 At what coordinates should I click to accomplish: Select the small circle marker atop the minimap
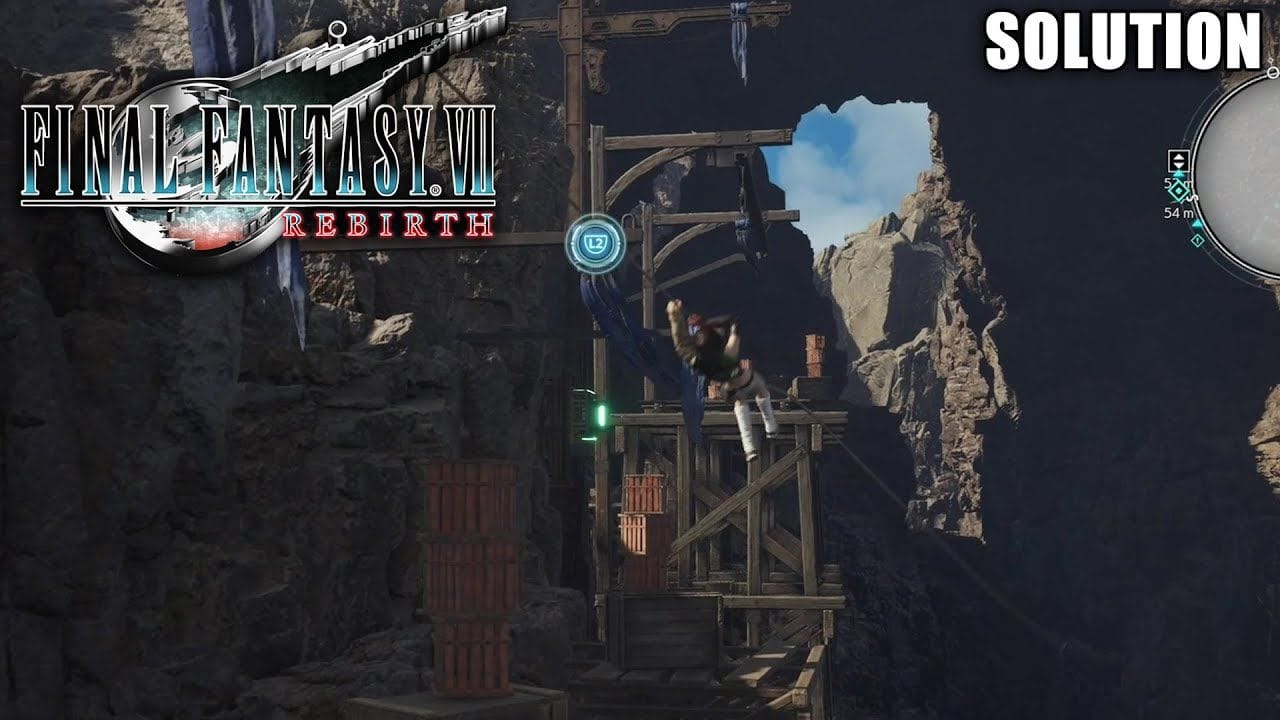(x=1272, y=72)
